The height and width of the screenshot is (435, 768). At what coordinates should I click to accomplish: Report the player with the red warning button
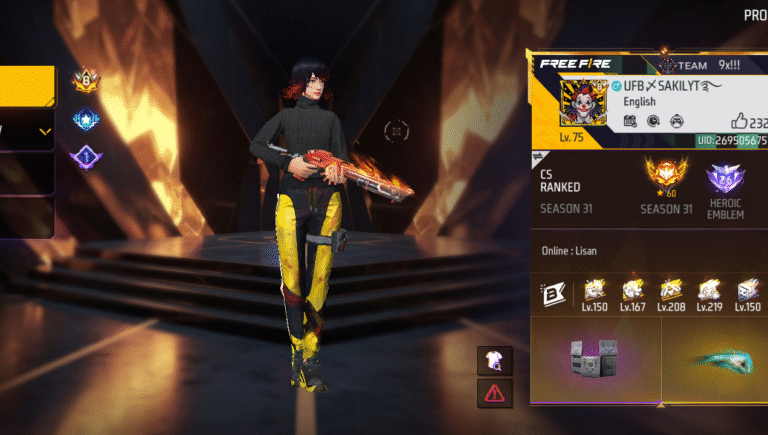coord(495,392)
